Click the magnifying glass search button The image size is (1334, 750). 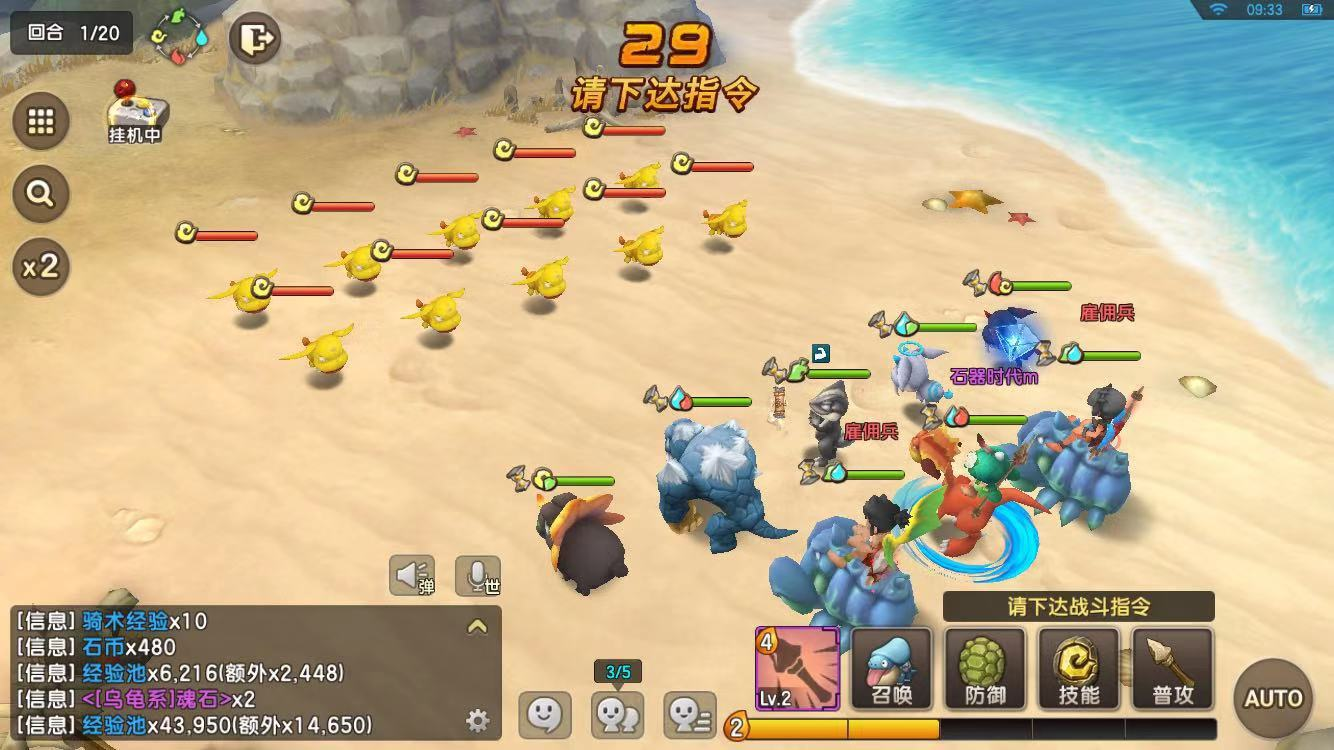pos(41,193)
